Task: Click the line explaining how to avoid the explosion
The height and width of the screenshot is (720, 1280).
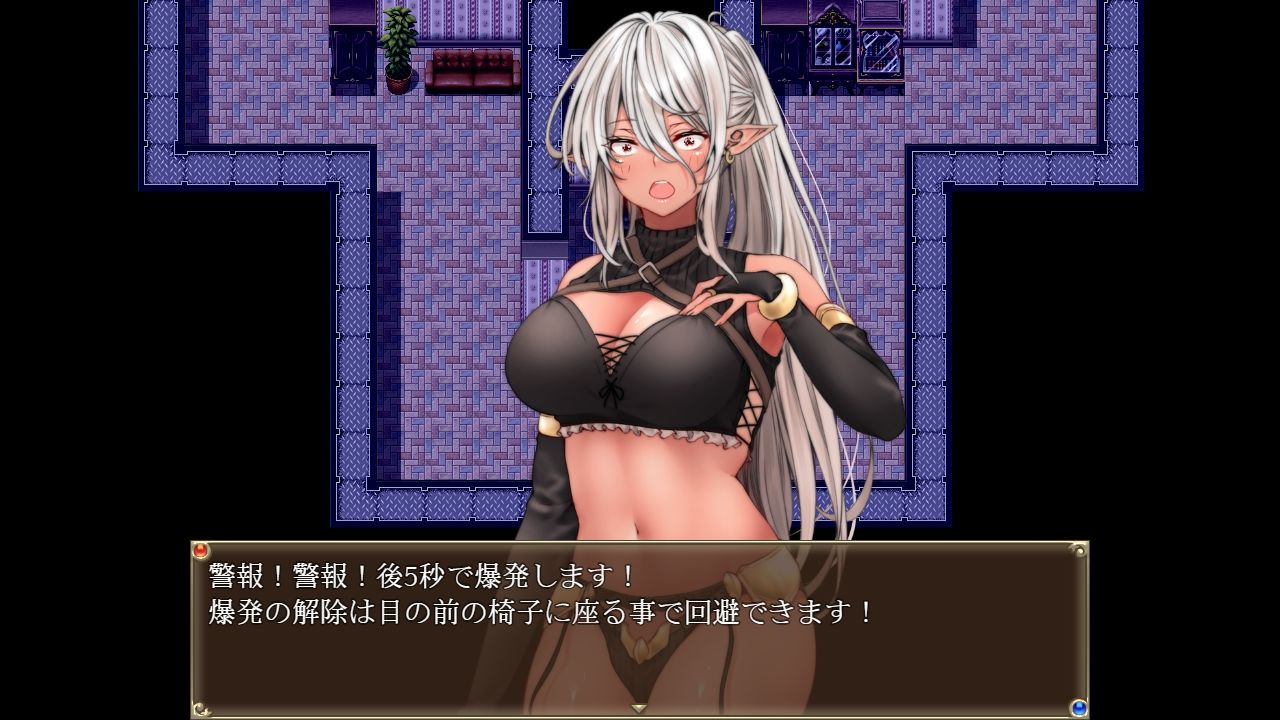Action: (540, 608)
